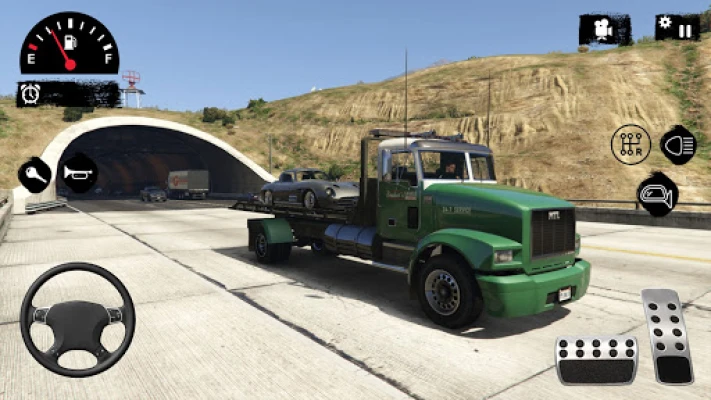This screenshot has width=711, height=400.
Task: Honk using the horn icon
Action: coord(76,174)
